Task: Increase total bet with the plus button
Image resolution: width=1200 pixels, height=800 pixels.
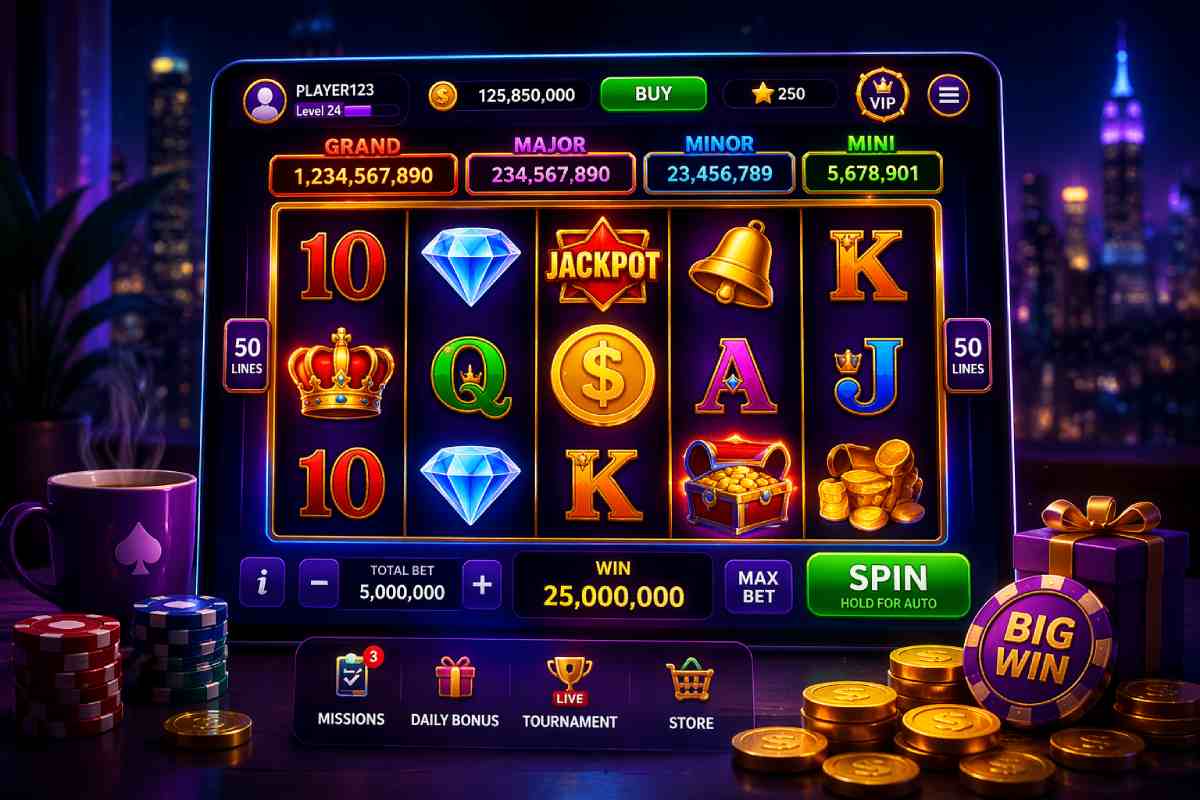Action: pyautogui.click(x=482, y=585)
